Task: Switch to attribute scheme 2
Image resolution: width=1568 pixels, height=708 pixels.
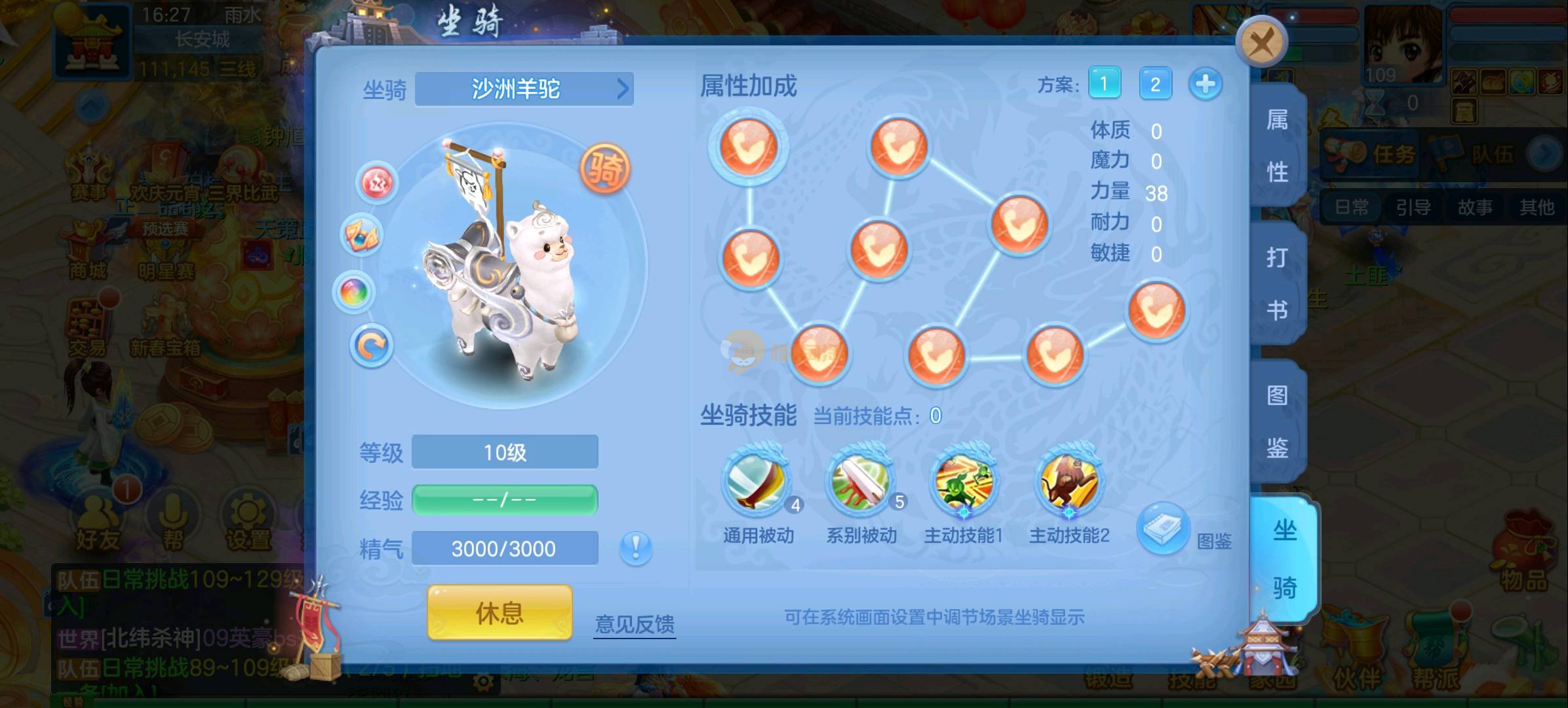Action: click(1155, 84)
